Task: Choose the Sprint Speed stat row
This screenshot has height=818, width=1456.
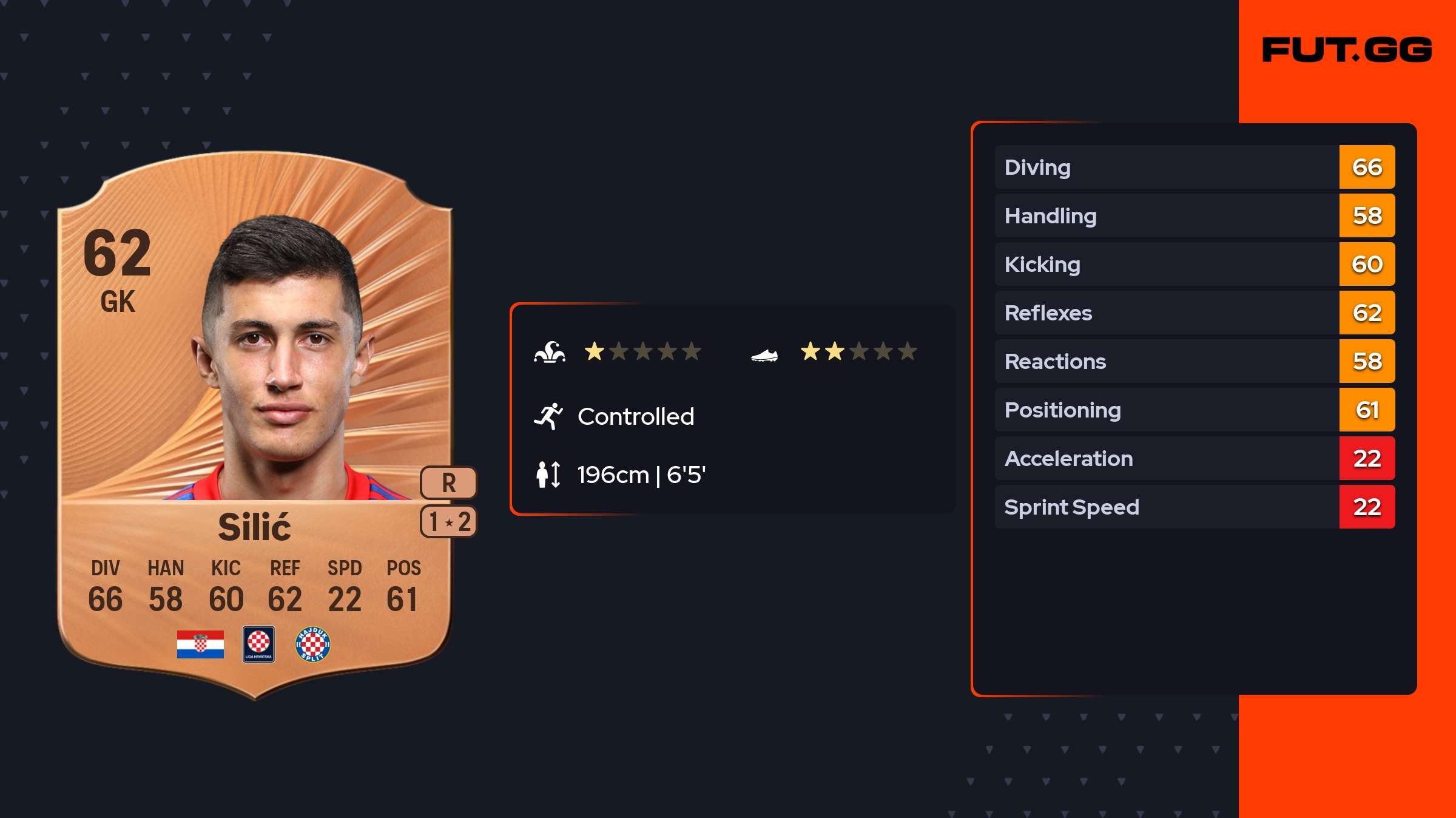Action: click(1194, 507)
